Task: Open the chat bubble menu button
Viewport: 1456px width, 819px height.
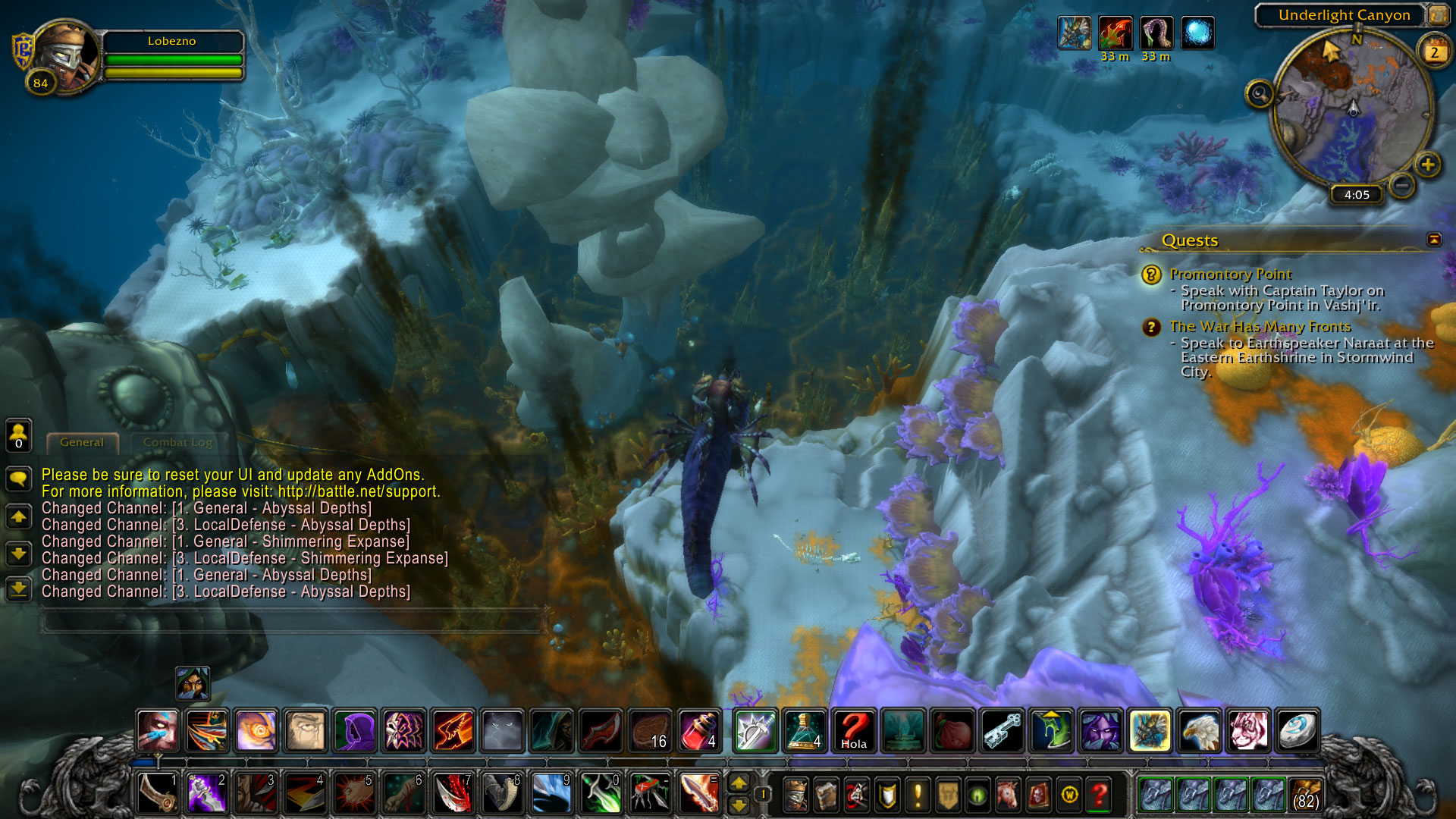Action: click(18, 479)
